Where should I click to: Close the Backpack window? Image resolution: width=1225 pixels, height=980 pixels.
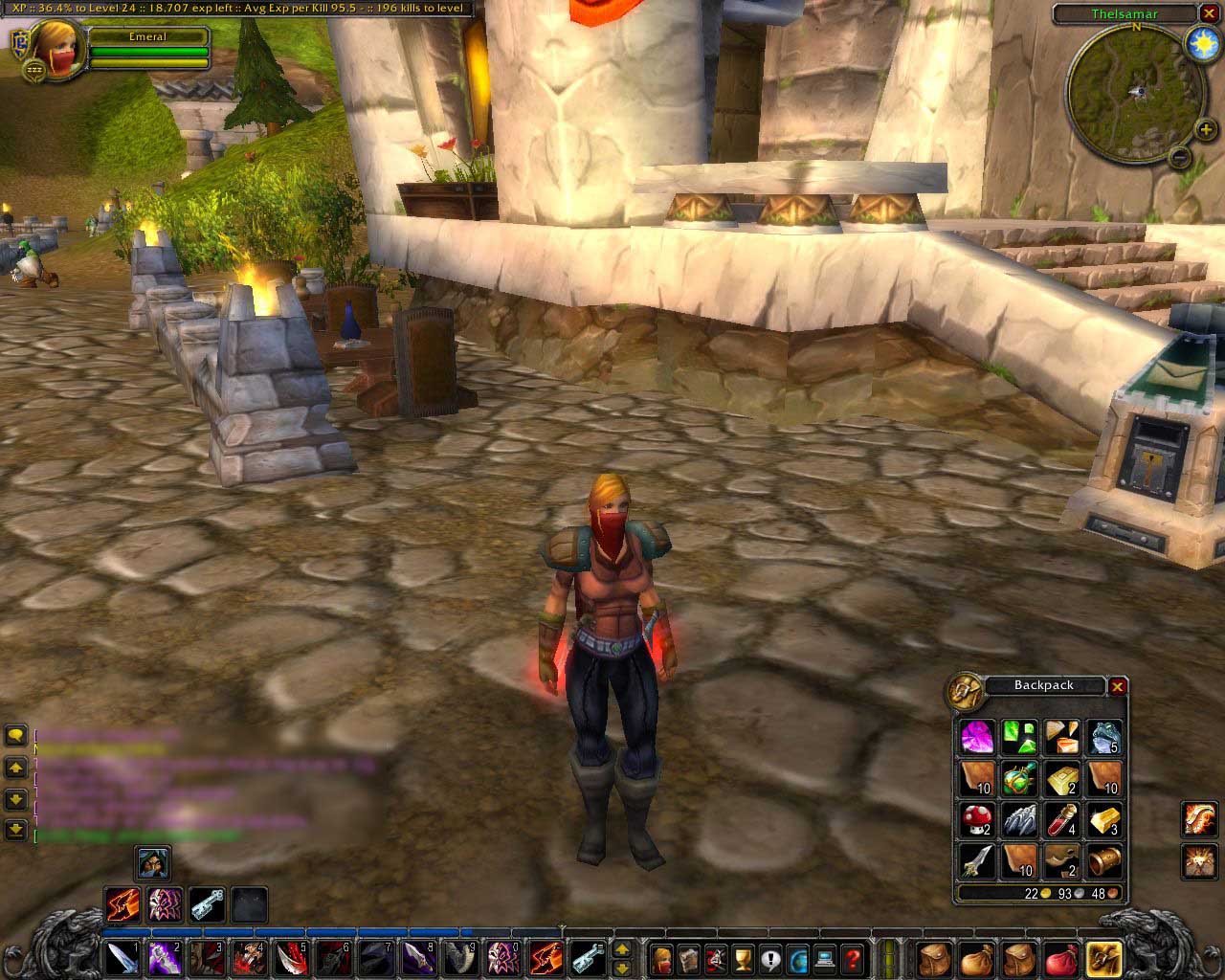tap(1117, 686)
